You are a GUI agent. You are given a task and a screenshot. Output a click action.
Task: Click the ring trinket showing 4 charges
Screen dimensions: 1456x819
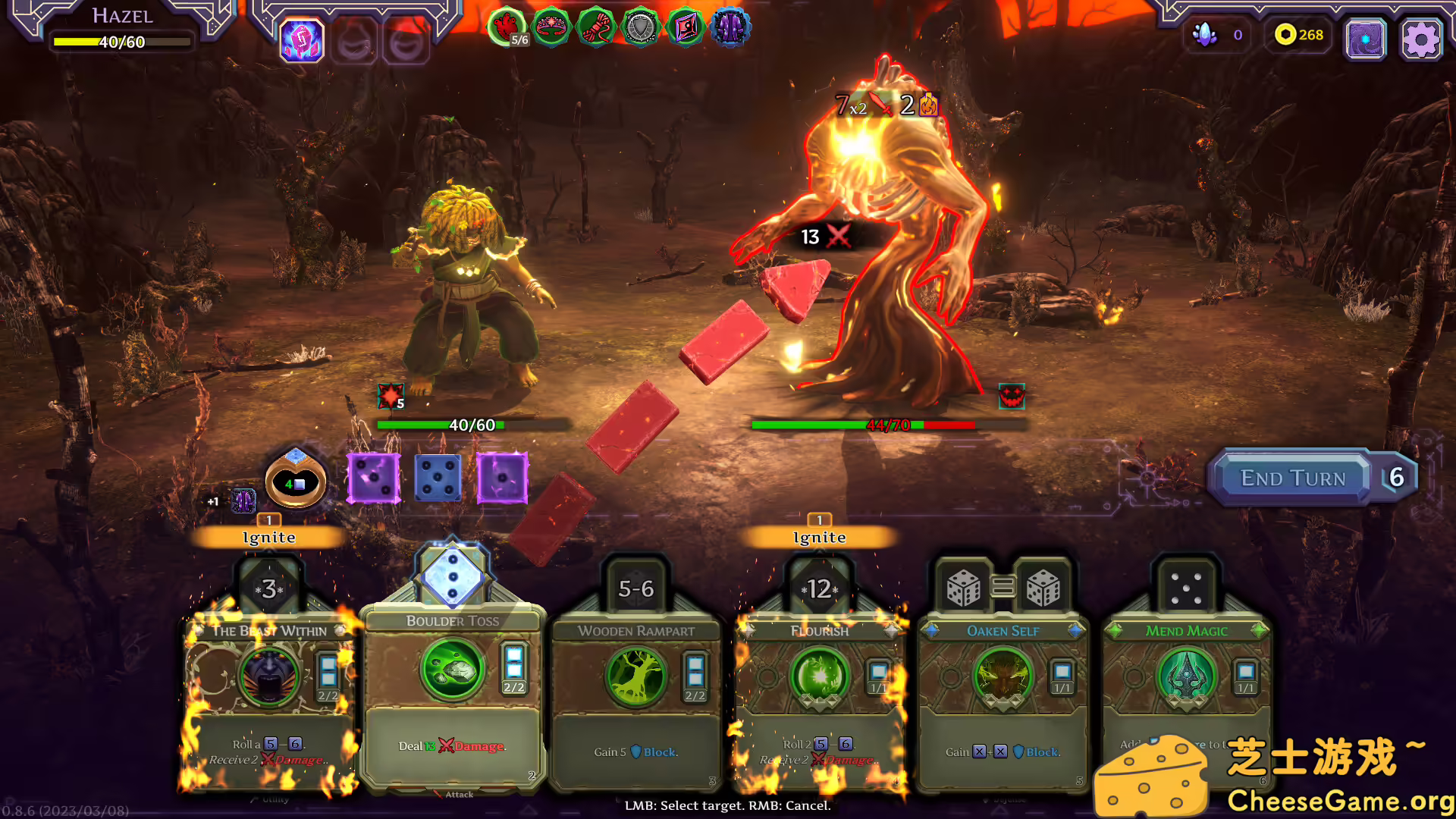pos(295,482)
